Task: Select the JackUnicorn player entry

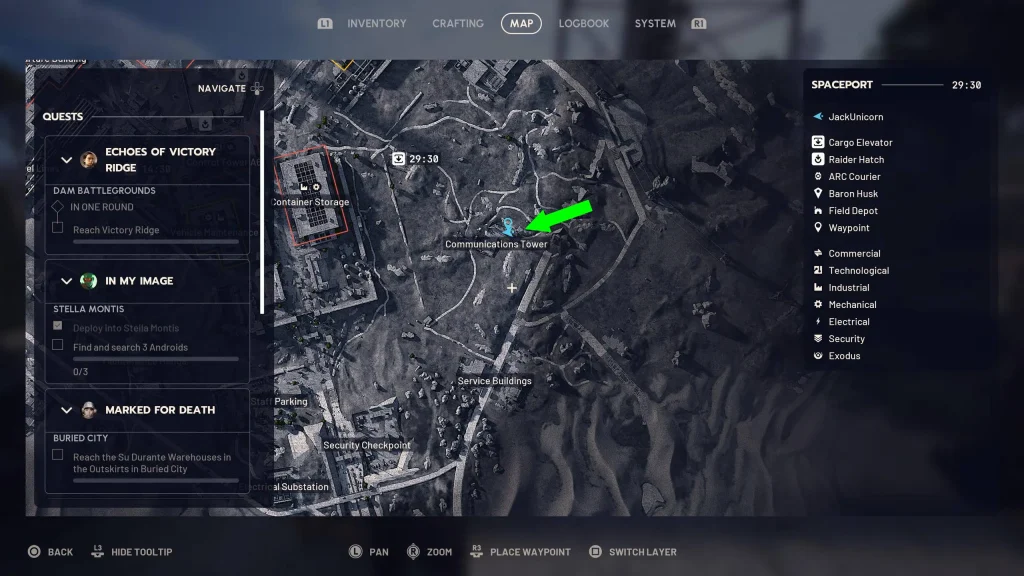Action: pyautogui.click(x=855, y=117)
